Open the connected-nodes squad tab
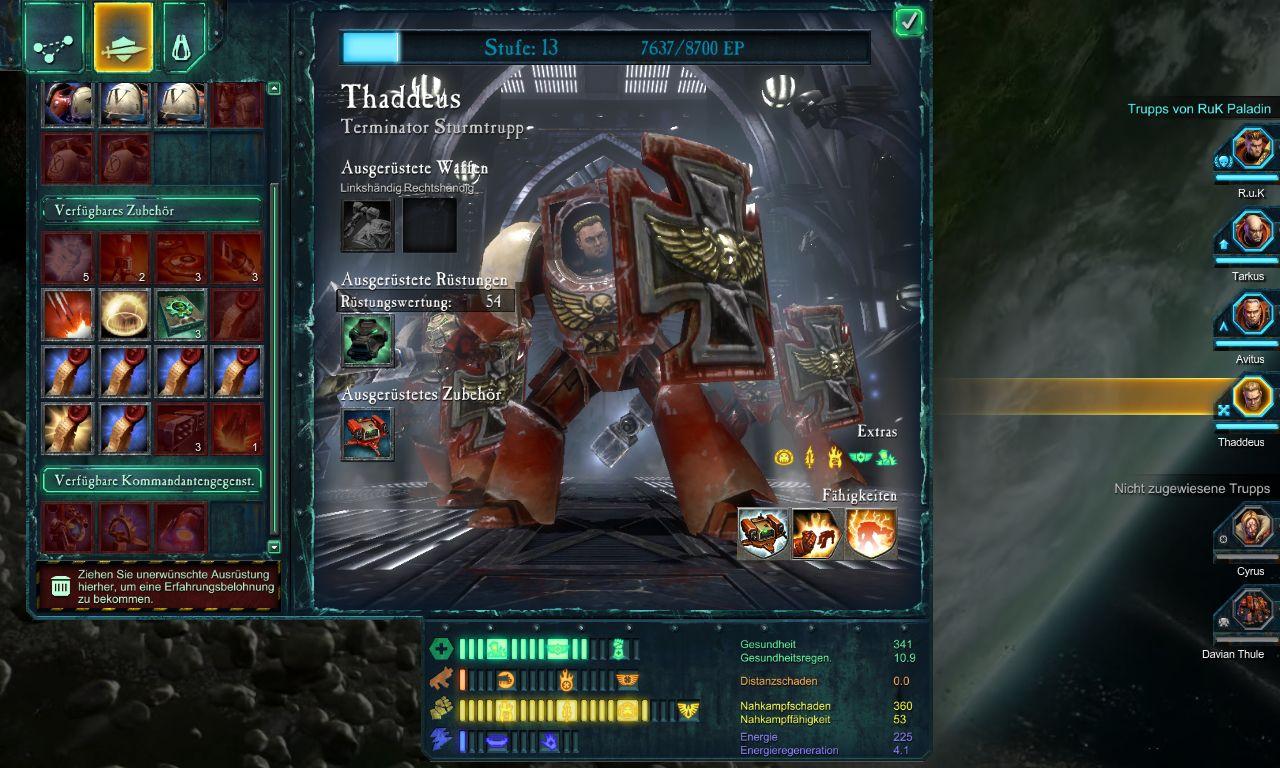 pyautogui.click(x=54, y=39)
